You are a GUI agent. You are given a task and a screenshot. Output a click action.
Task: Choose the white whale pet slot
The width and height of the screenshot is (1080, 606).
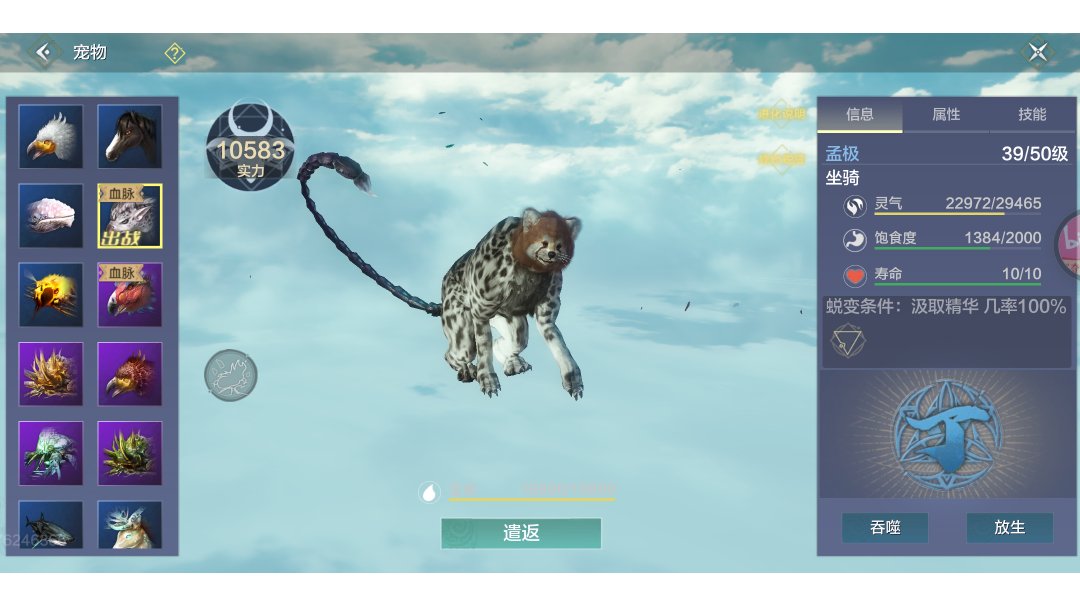click(50, 216)
